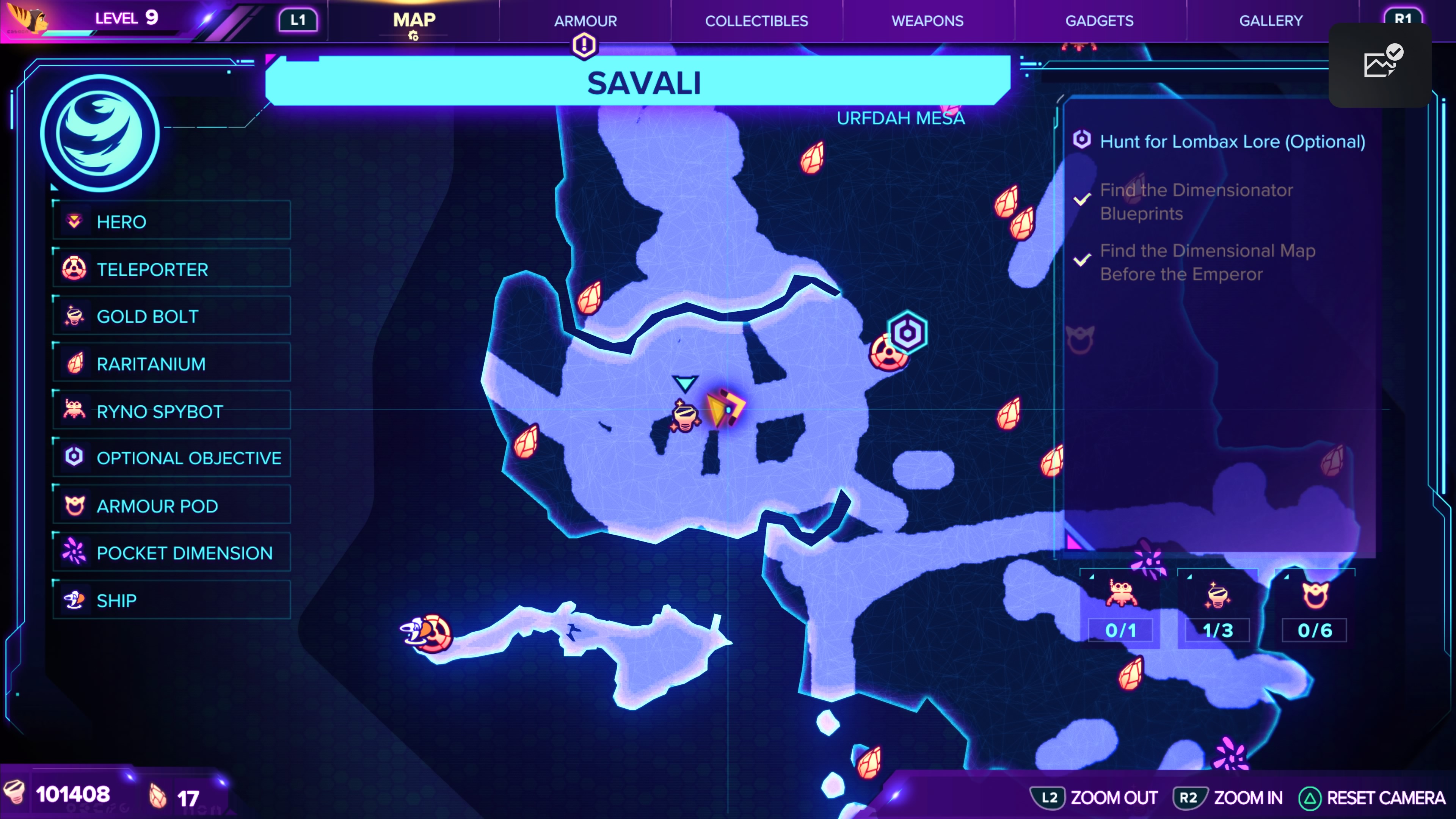
Task: Select the gold bolt marker on the map
Action: [684, 417]
